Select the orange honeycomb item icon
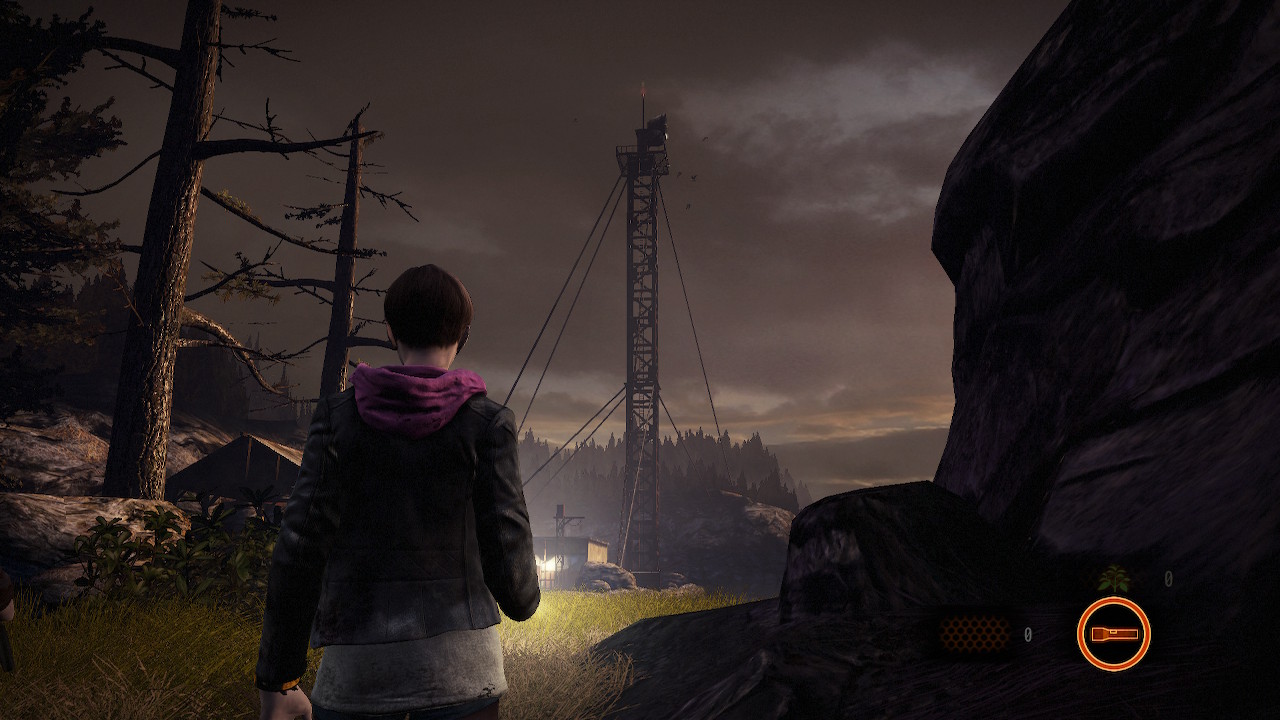 (x=974, y=633)
